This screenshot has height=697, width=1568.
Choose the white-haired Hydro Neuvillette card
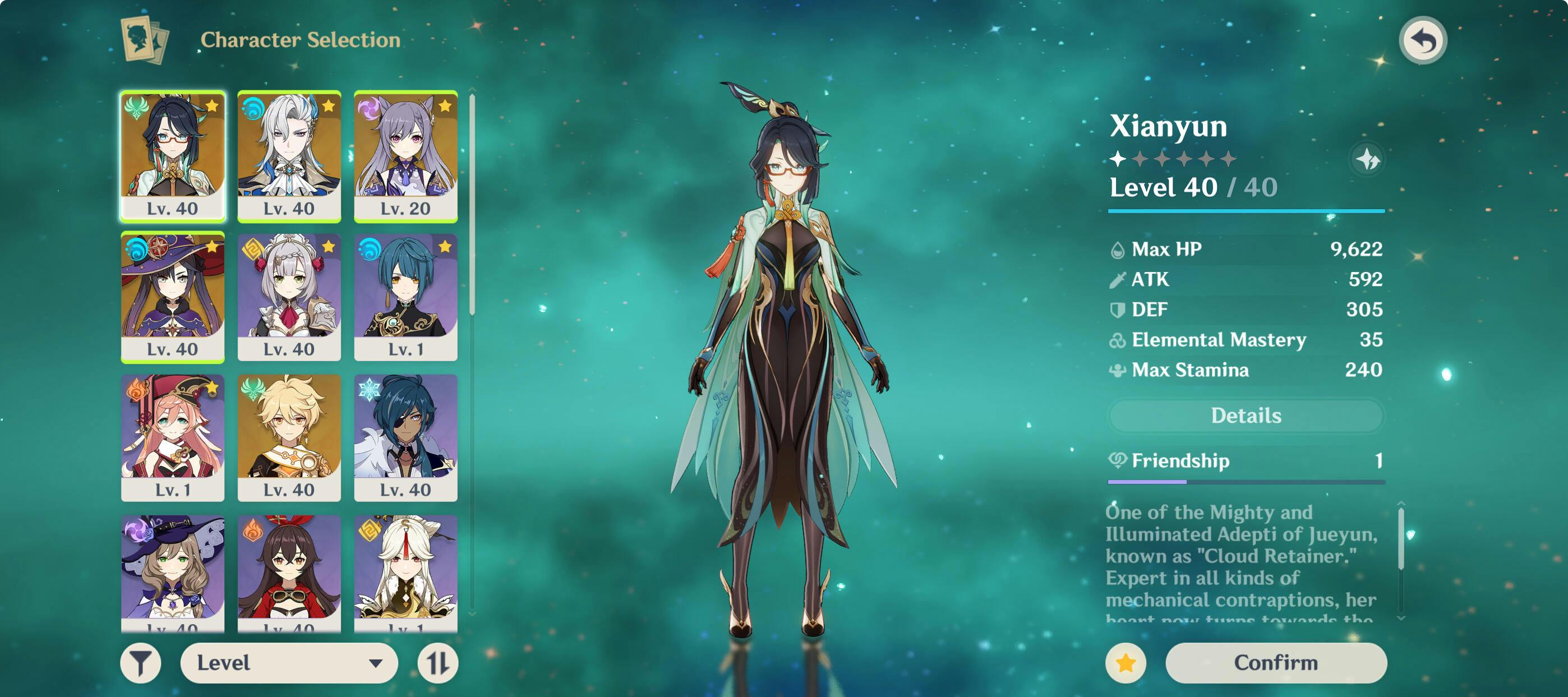point(289,156)
